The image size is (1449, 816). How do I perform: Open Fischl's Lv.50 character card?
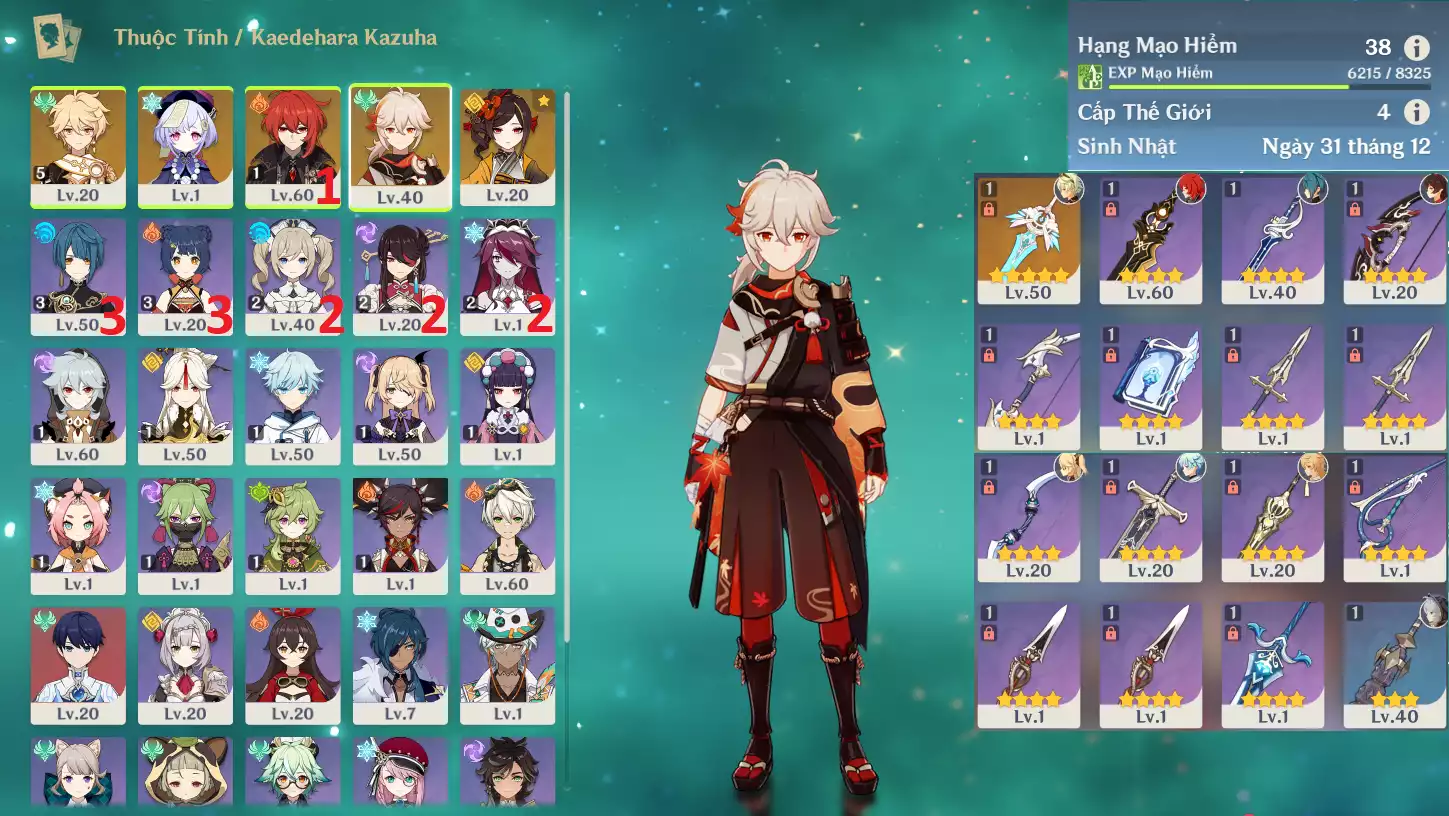pos(400,406)
